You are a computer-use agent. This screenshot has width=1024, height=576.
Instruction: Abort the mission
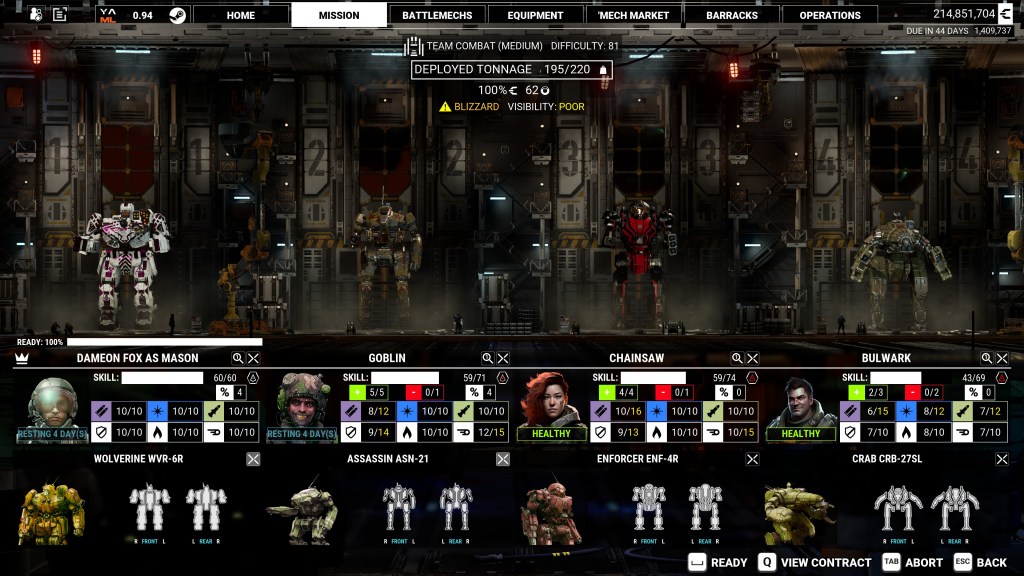coord(913,562)
